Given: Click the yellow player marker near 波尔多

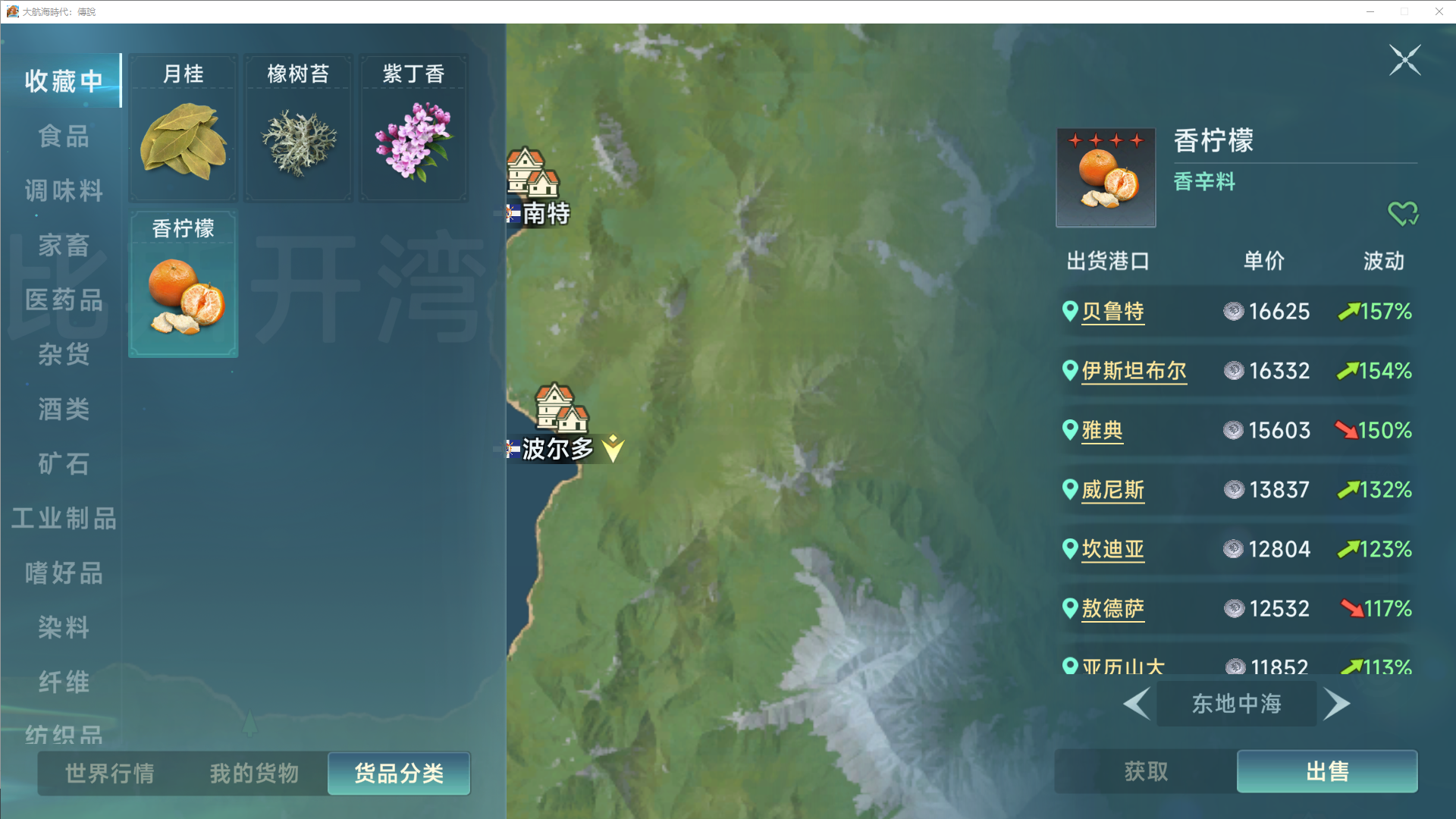Looking at the screenshot, I should coord(613,448).
